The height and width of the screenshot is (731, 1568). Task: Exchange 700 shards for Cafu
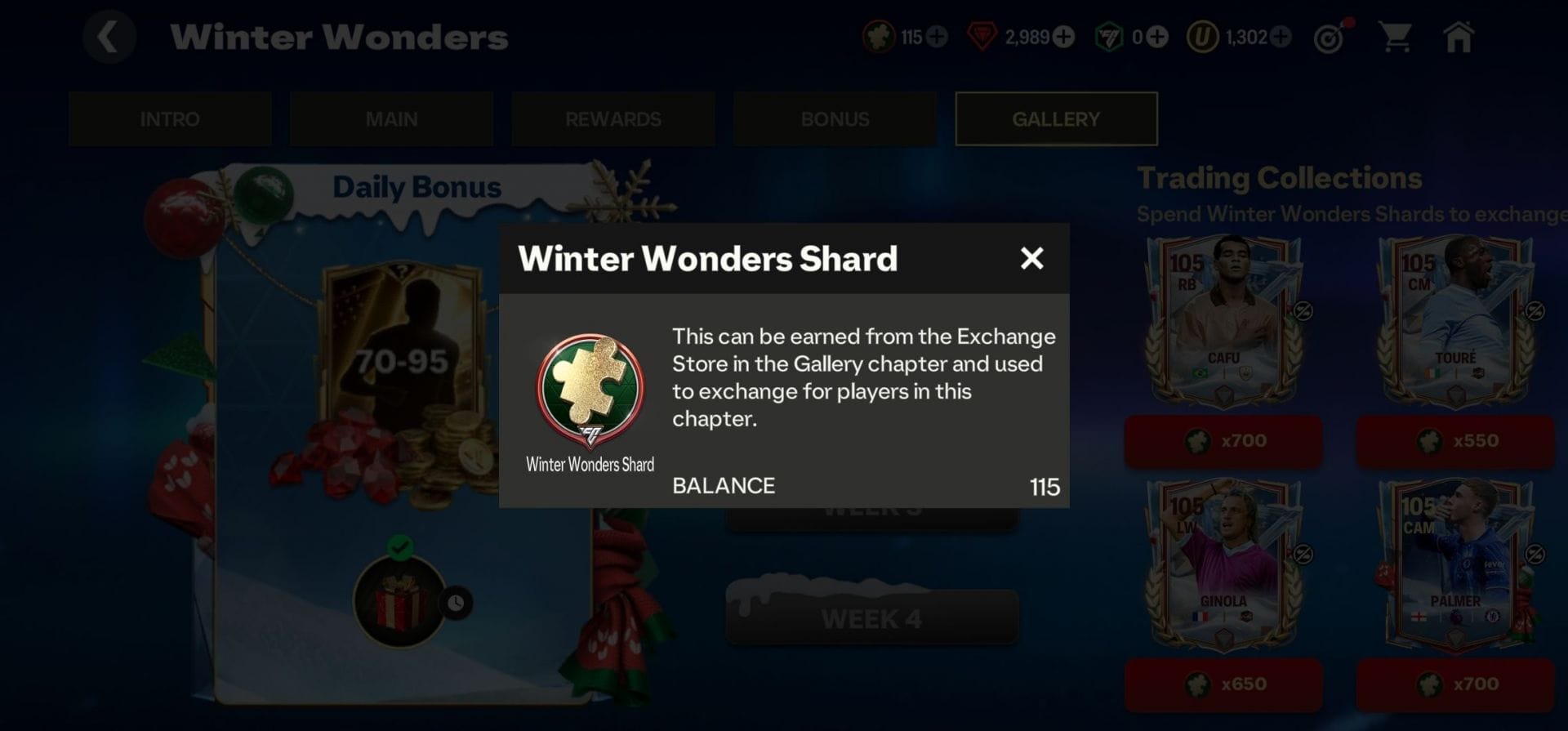point(1223,441)
